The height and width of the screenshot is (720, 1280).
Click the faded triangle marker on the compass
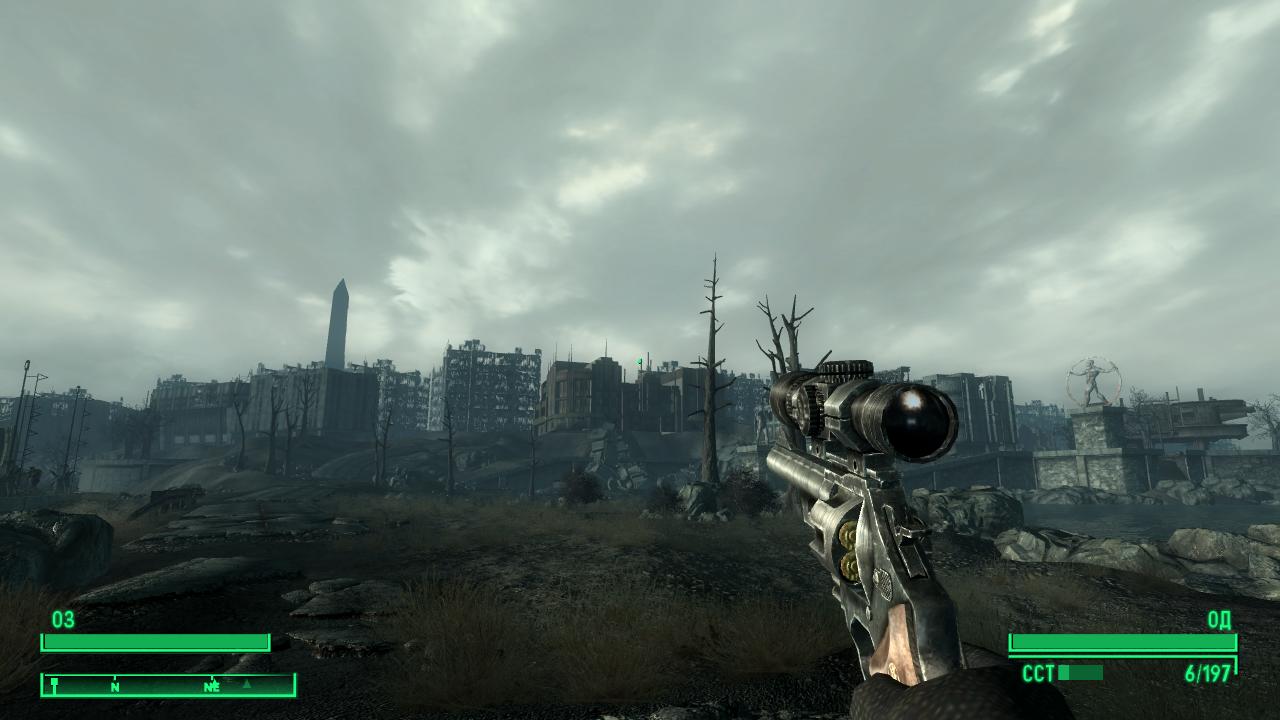click(x=247, y=686)
